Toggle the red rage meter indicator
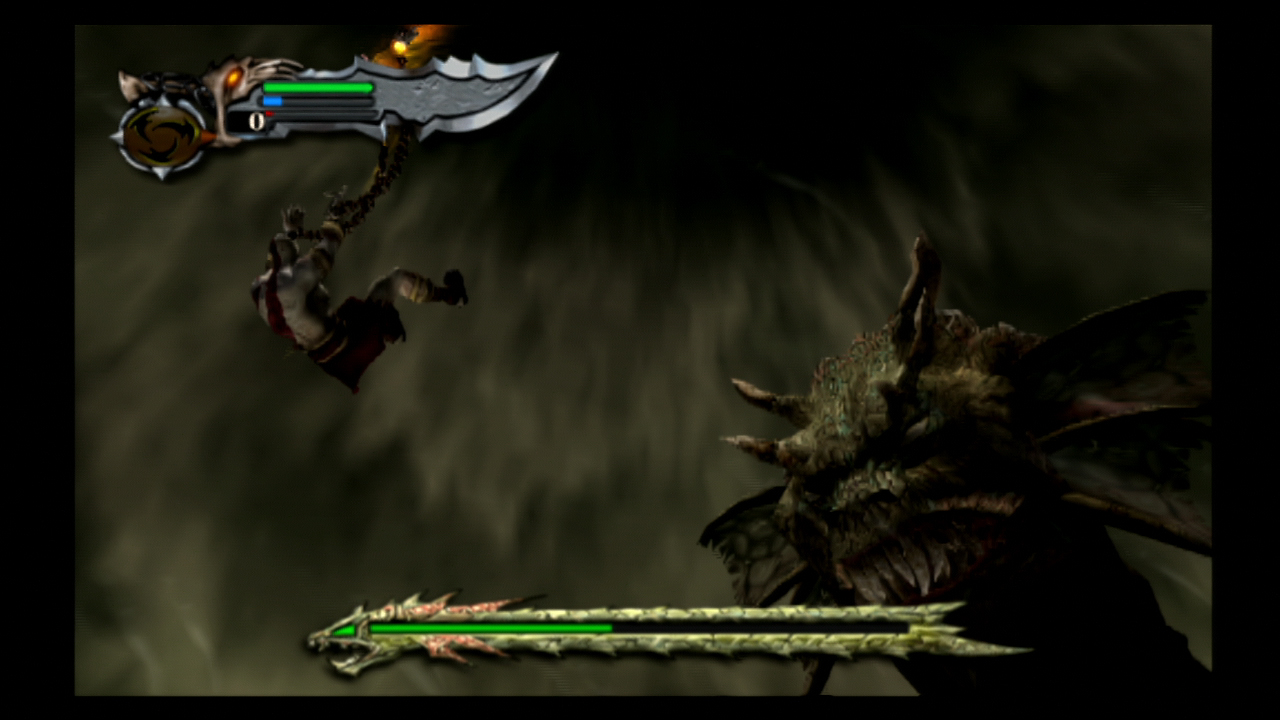The height and width of the screenshot is (720, 1280). [x=270, y=114]
